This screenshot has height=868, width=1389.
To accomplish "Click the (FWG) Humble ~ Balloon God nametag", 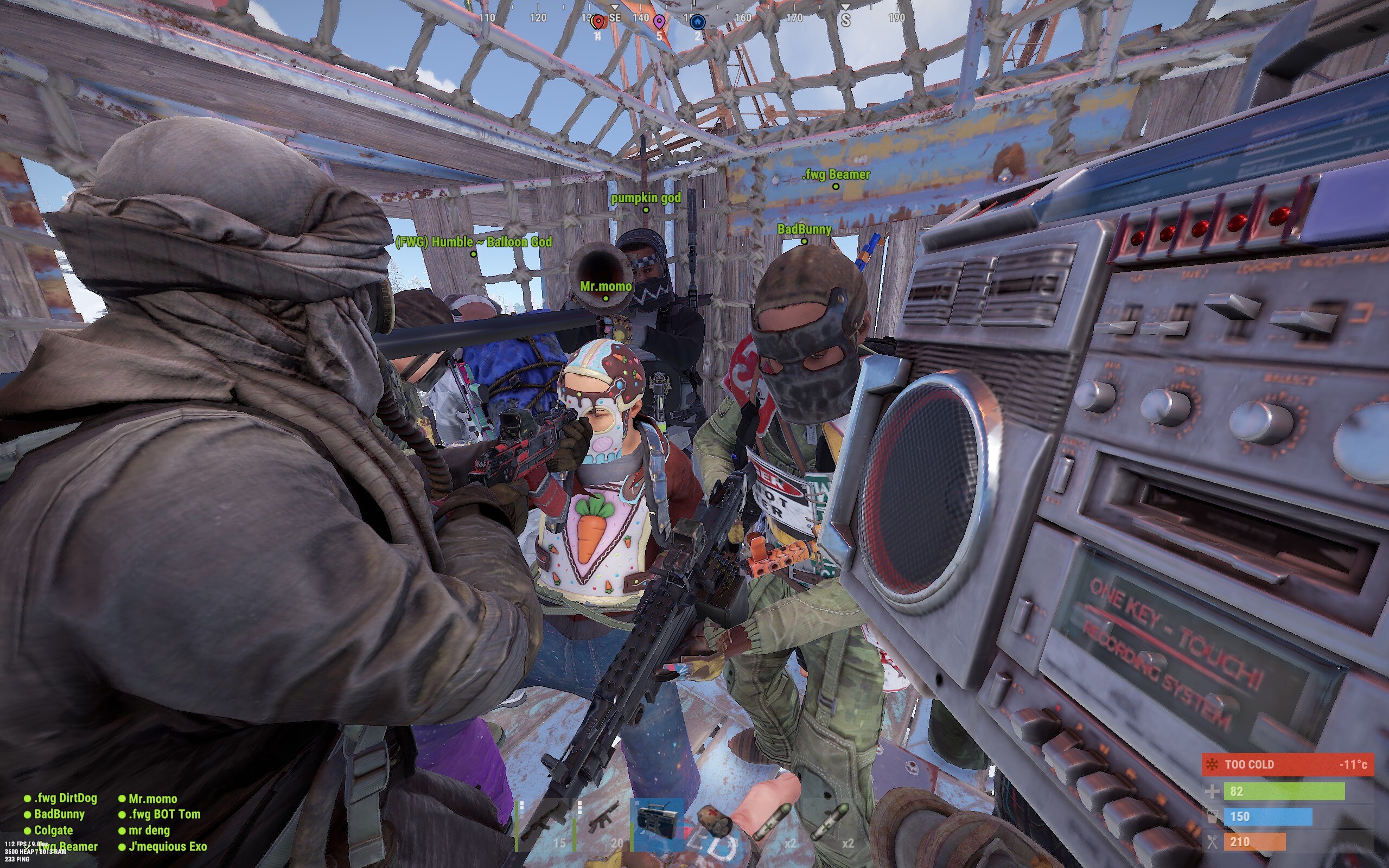I will pos(474,243).
